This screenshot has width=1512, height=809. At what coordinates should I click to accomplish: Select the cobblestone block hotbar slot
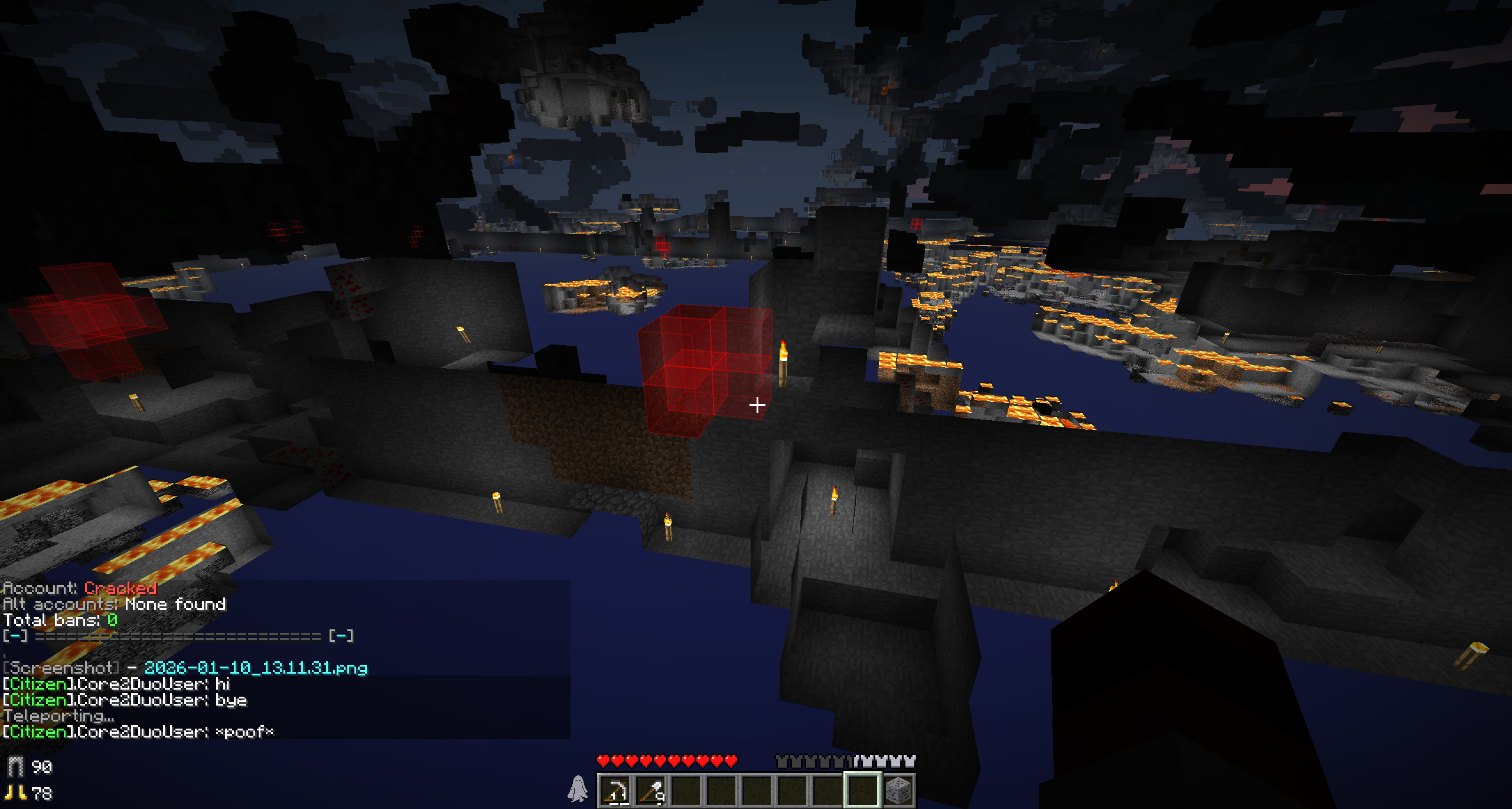[898, 791]
